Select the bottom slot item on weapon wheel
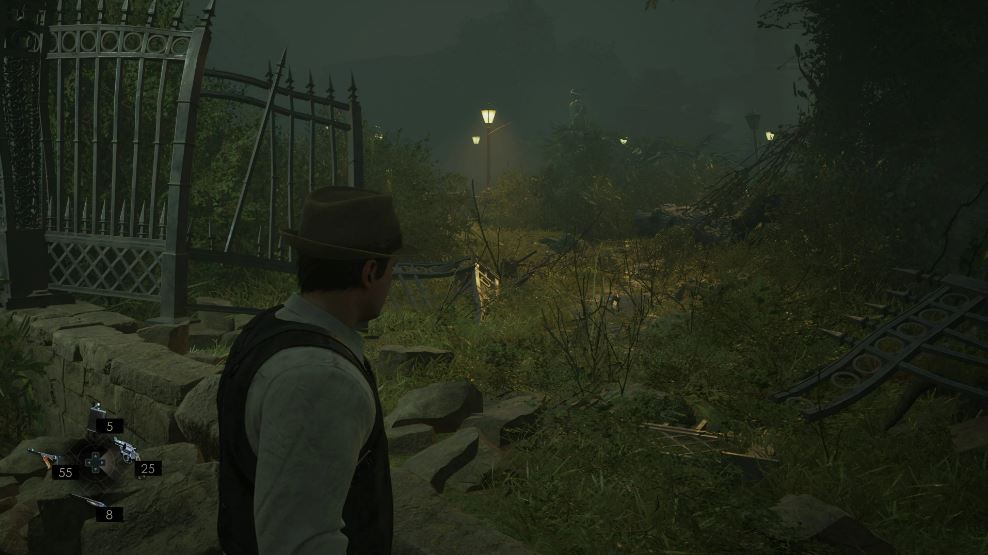Image resolution: width=988 pixels, height=555 pixels. [x=88, y=499]
